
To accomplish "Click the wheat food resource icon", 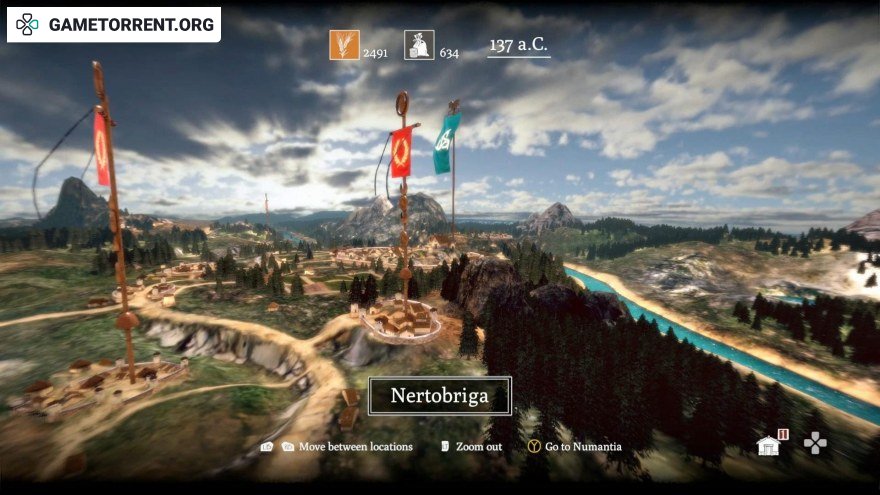I will [x=344, y=45].
